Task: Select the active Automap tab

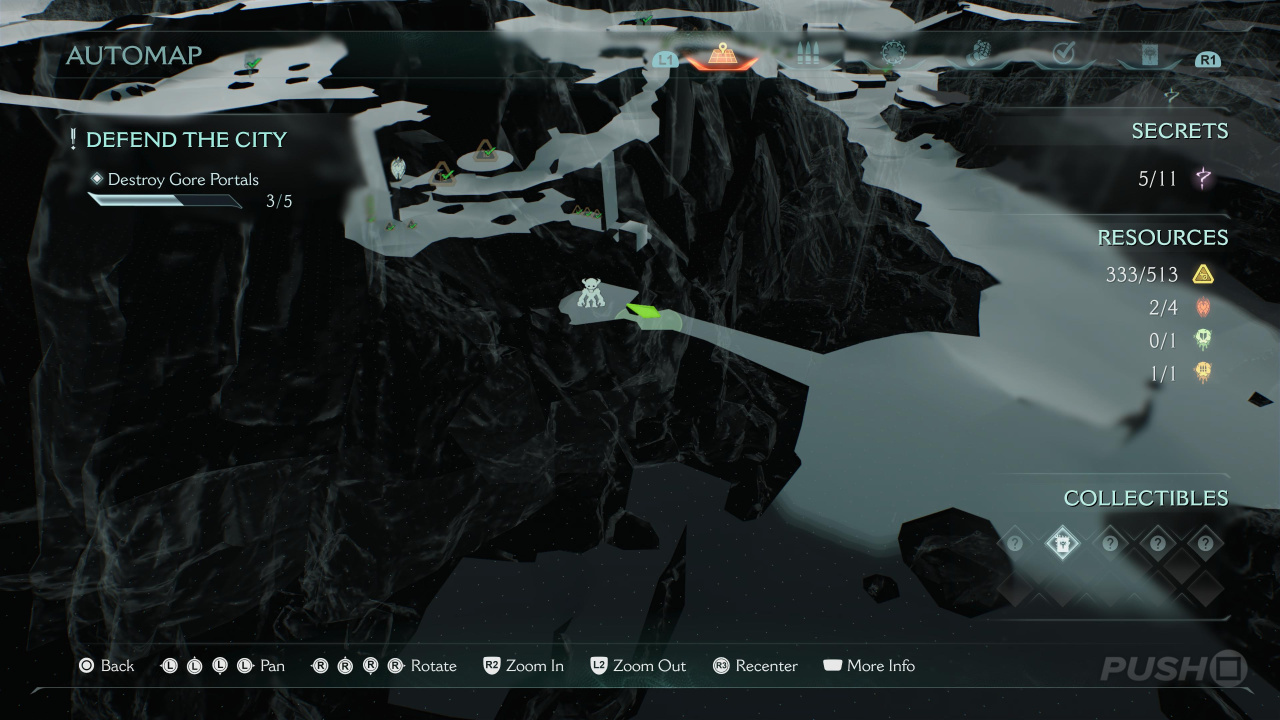Action: pos(720,55)
